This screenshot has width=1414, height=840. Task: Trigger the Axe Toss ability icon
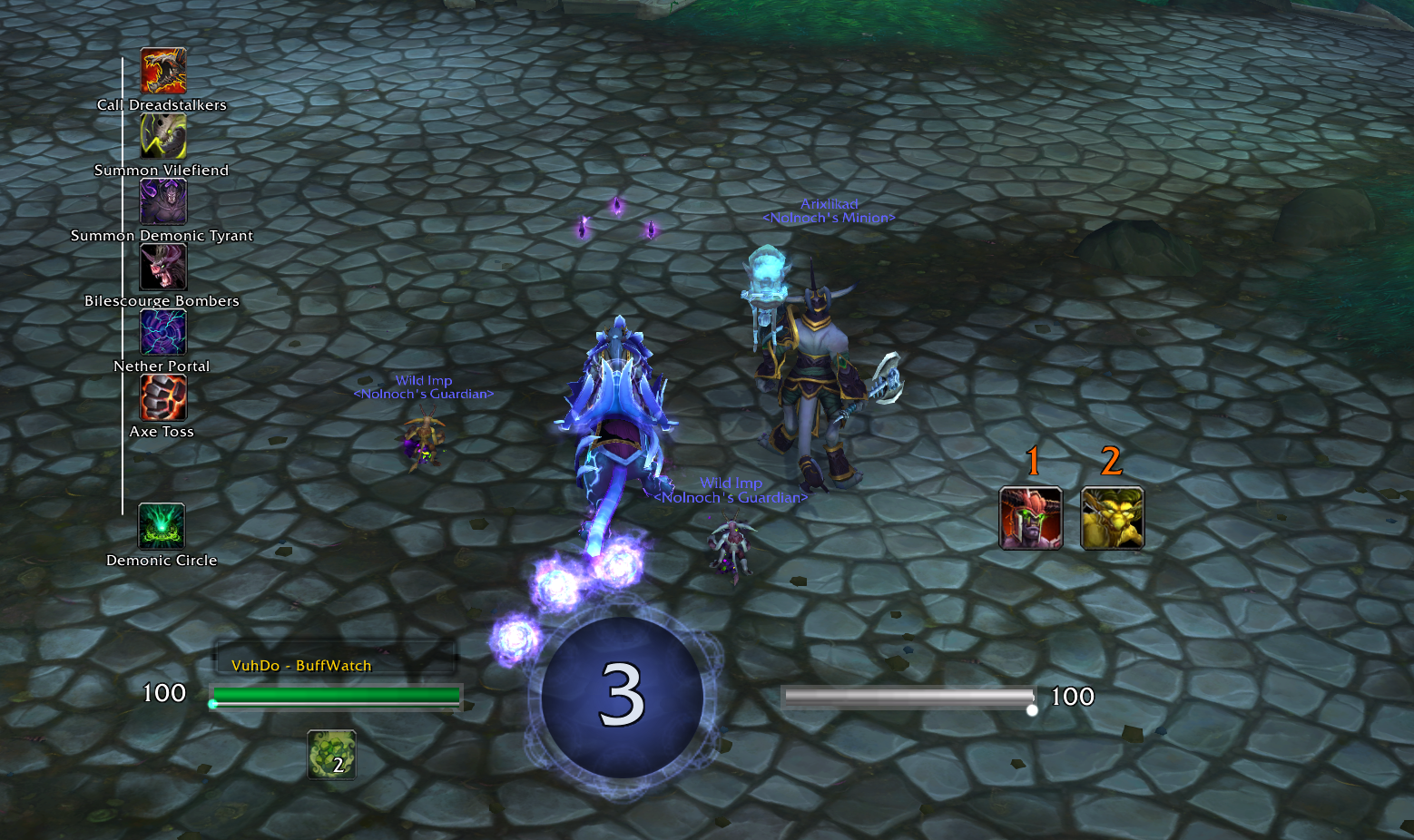163,397
